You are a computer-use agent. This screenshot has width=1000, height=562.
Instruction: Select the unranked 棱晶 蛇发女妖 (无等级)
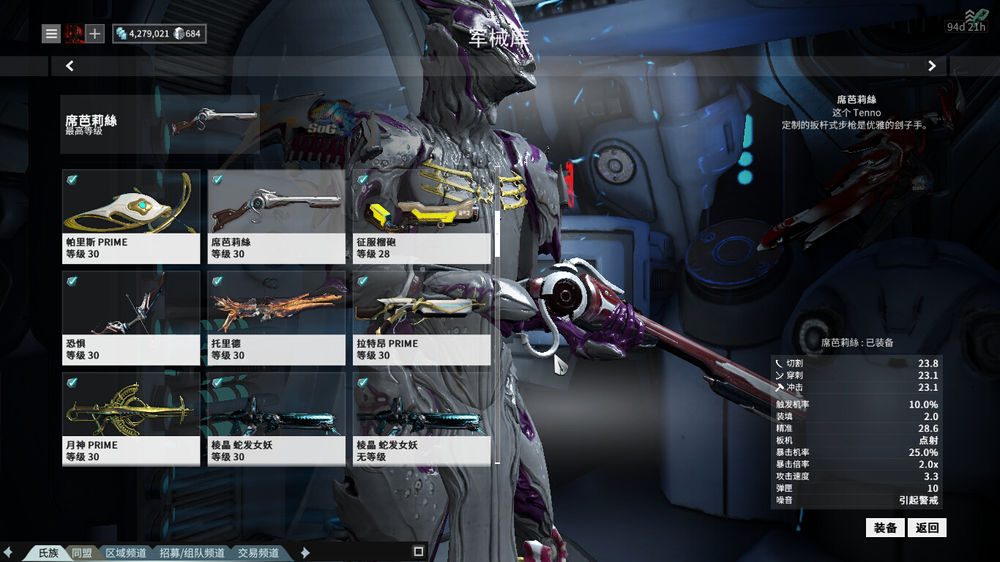tap(421, 419)
